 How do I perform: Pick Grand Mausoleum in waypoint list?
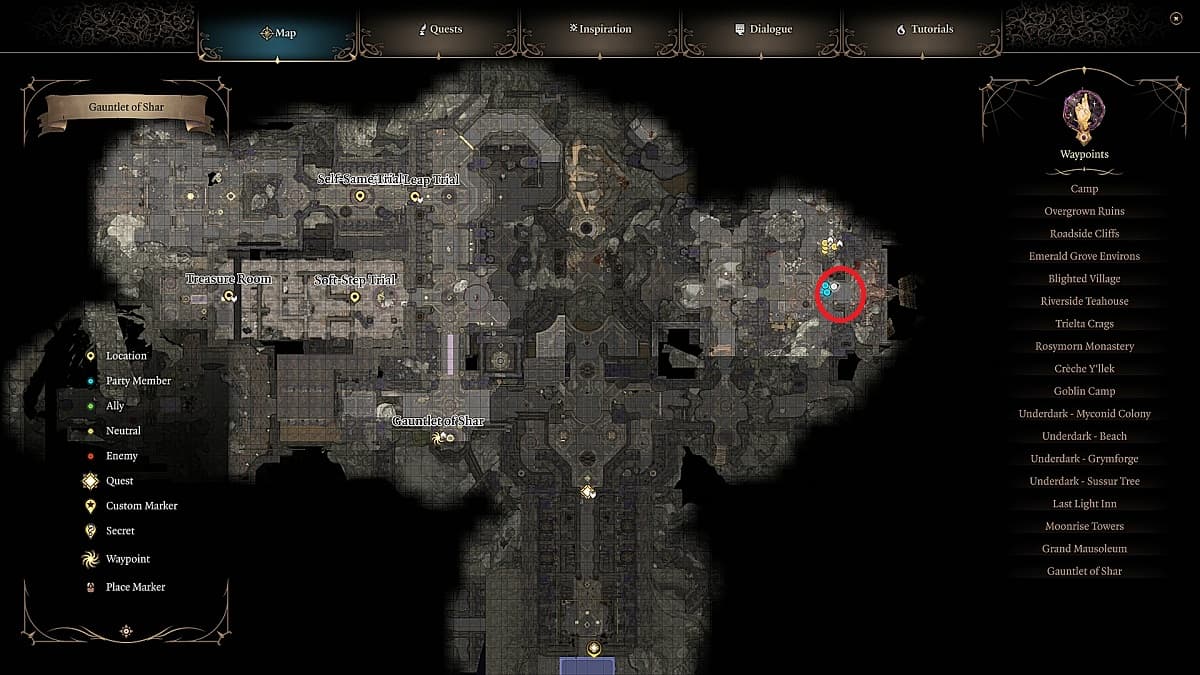pos(1084,549)
